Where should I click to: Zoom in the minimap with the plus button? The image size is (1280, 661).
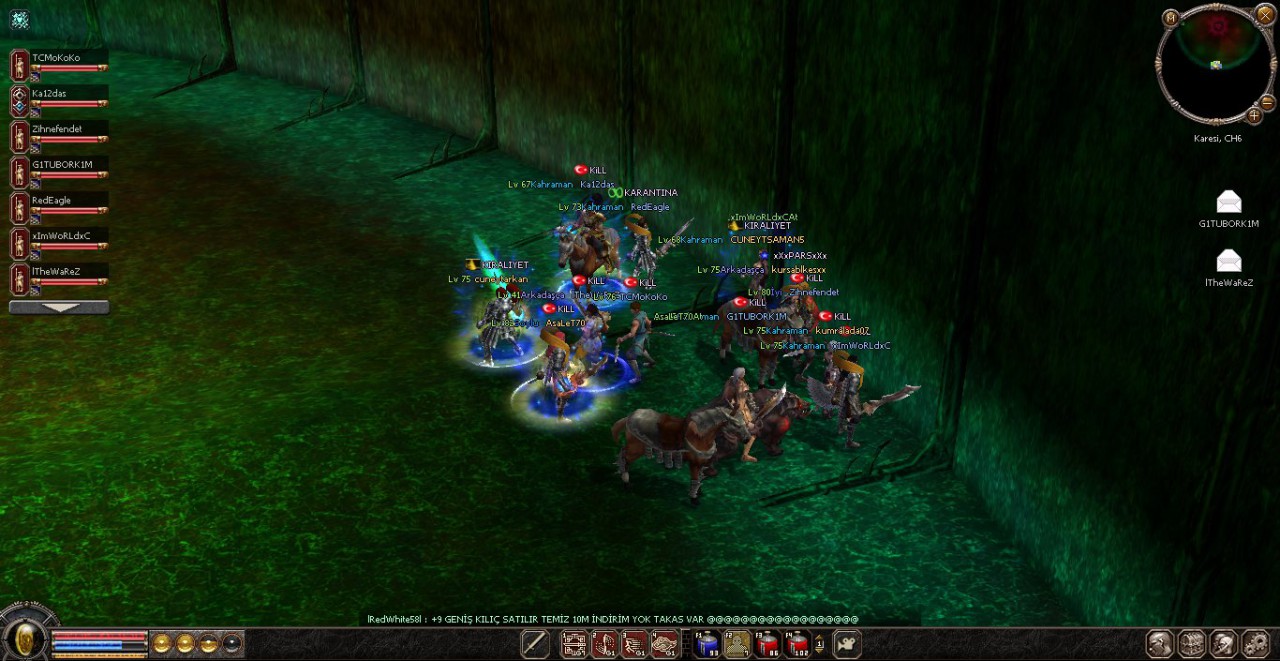(x=1254, y=115)
